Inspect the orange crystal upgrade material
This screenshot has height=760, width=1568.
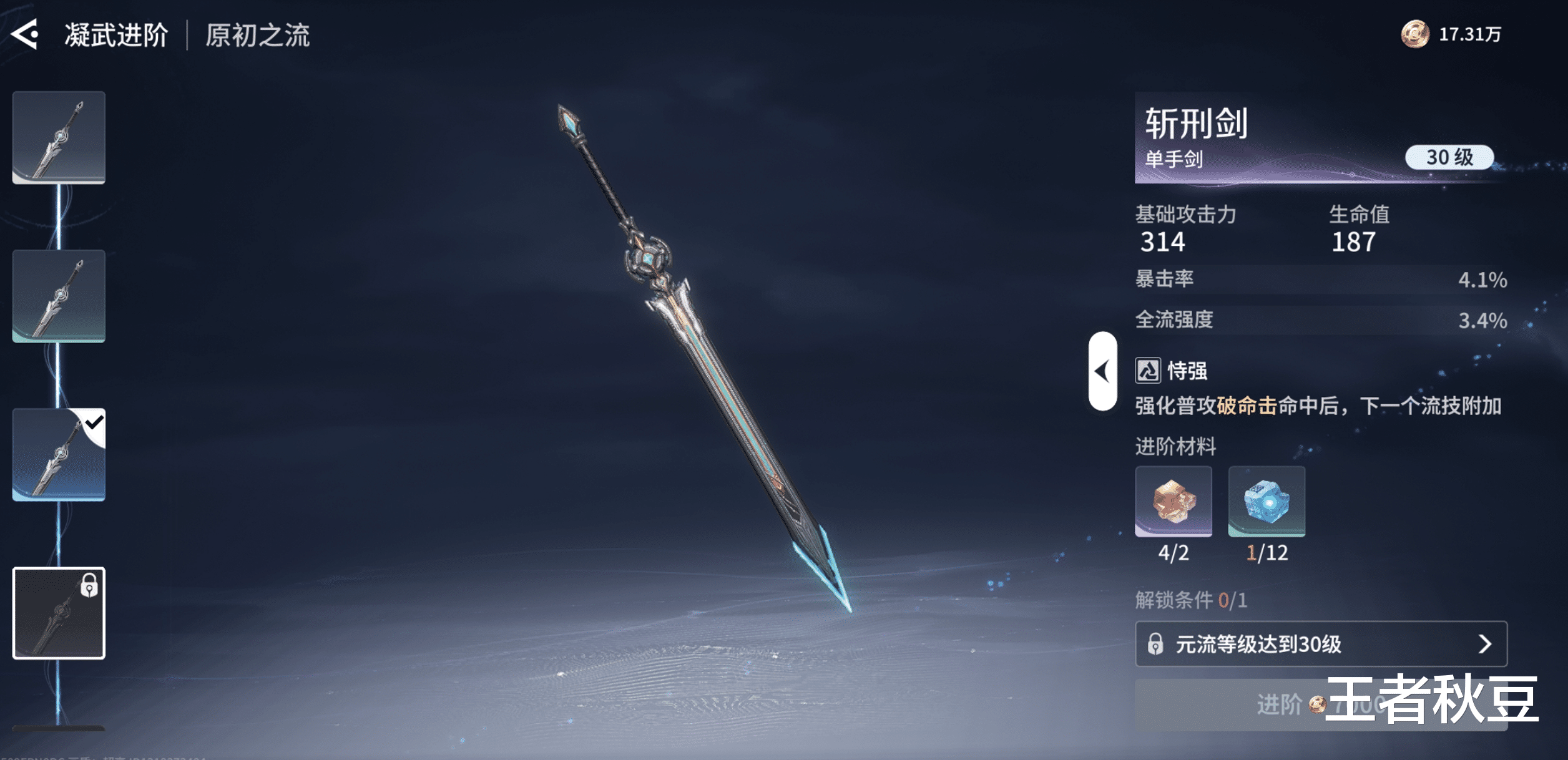point(1173,501)
